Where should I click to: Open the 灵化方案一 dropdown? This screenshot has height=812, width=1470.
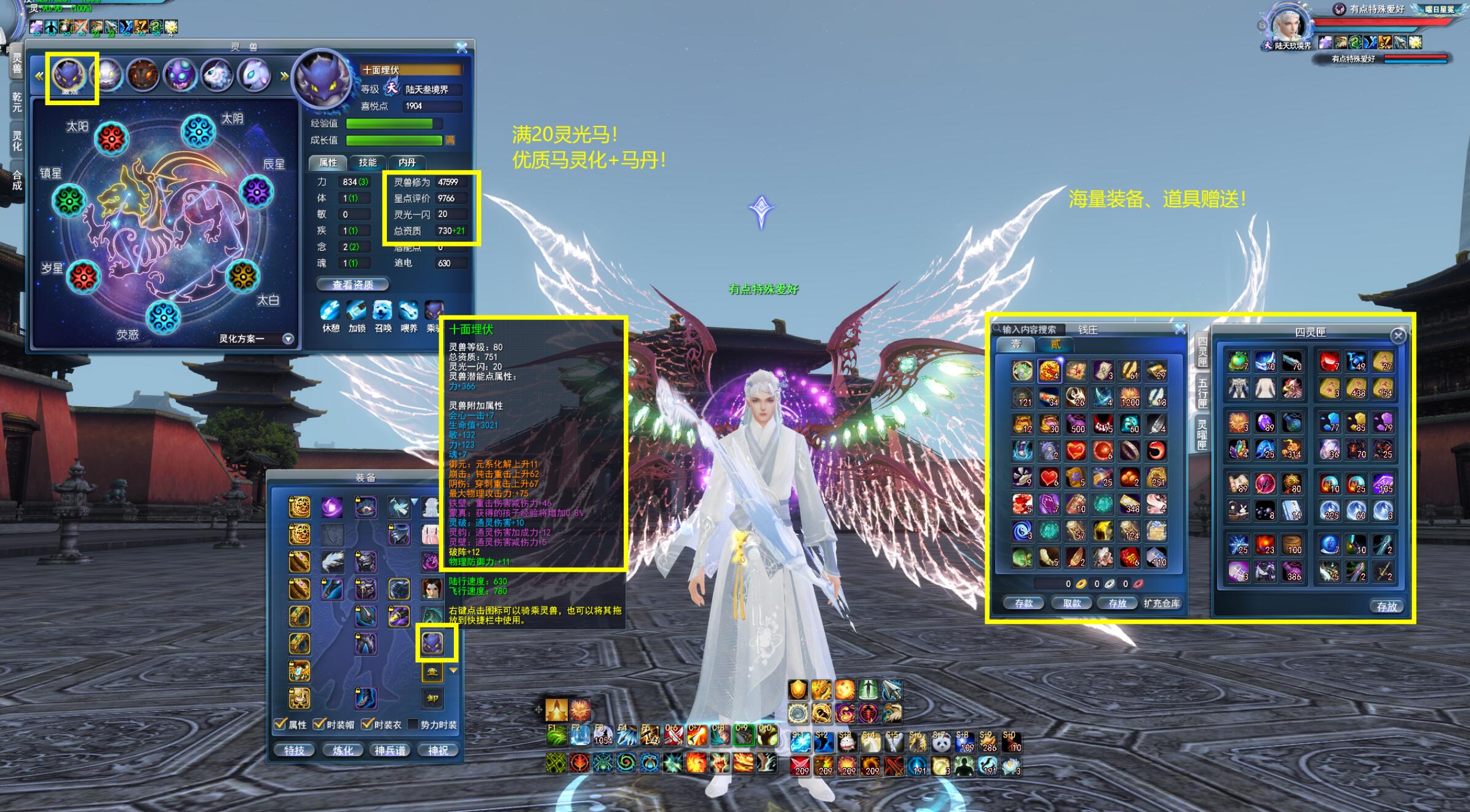(288, 339)
